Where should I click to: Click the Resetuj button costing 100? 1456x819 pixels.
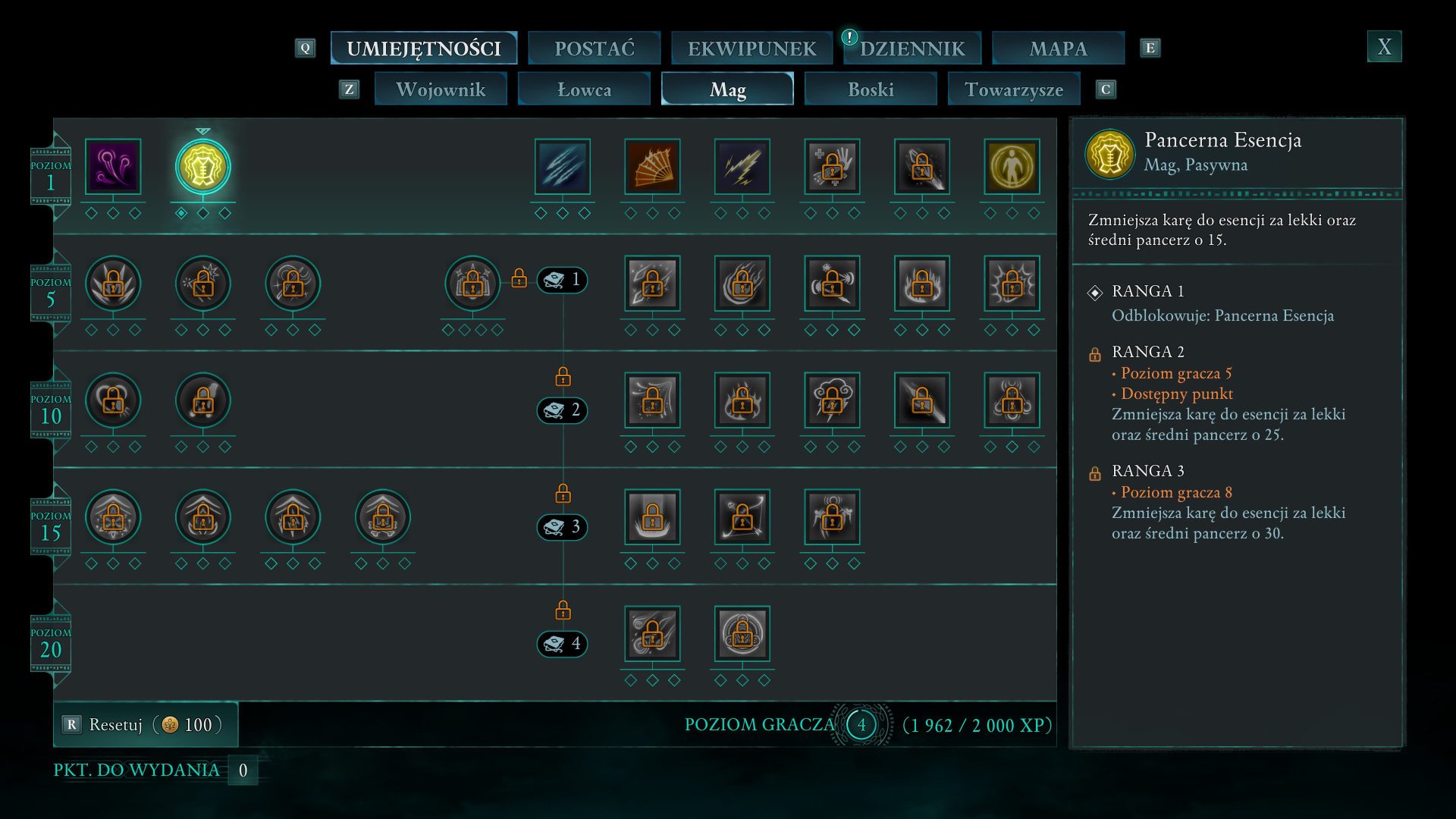[146, 724]
